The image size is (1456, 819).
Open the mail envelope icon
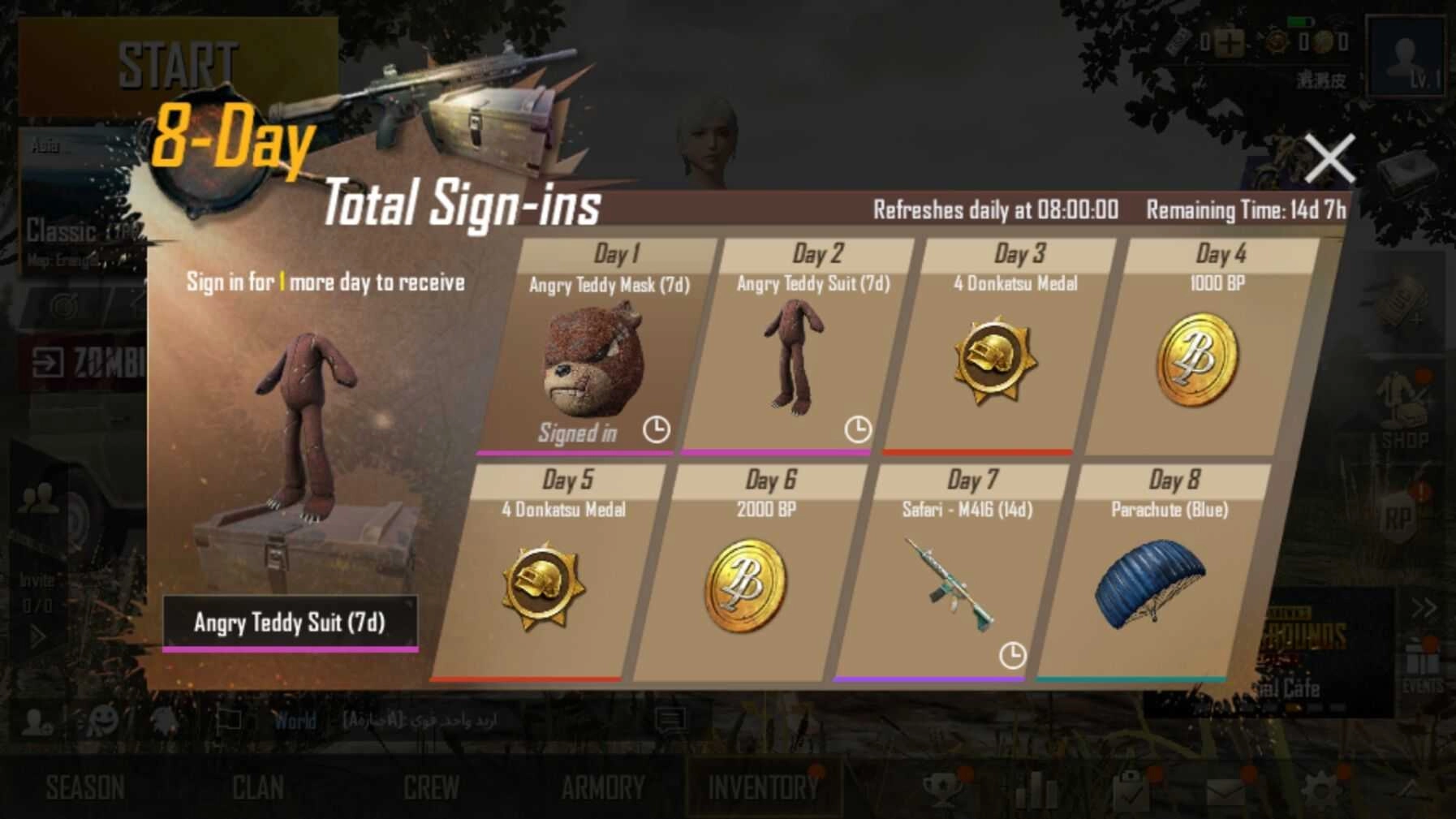point(1226,790)
